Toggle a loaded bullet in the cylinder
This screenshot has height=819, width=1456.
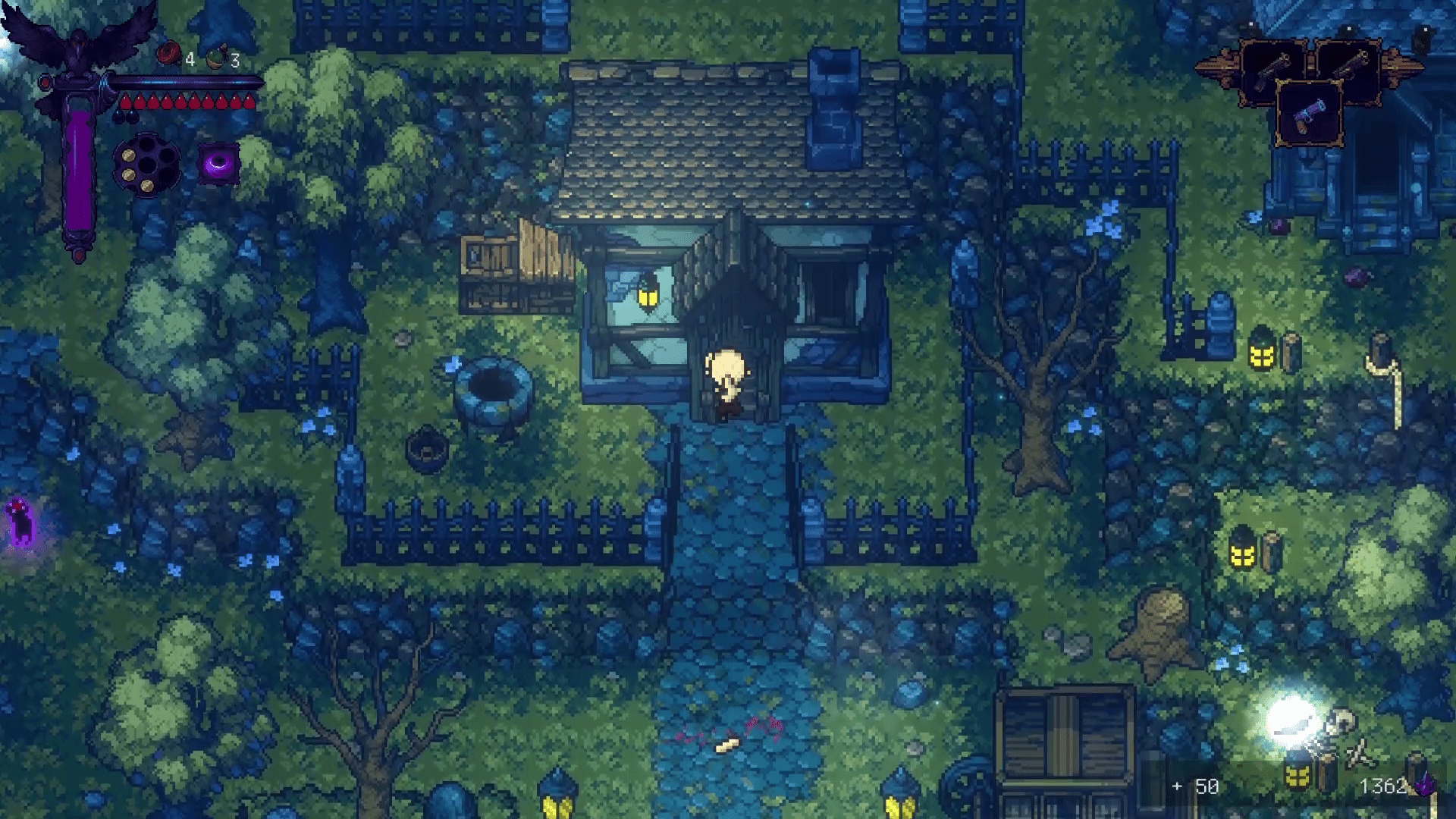click(x=128, y=155)
